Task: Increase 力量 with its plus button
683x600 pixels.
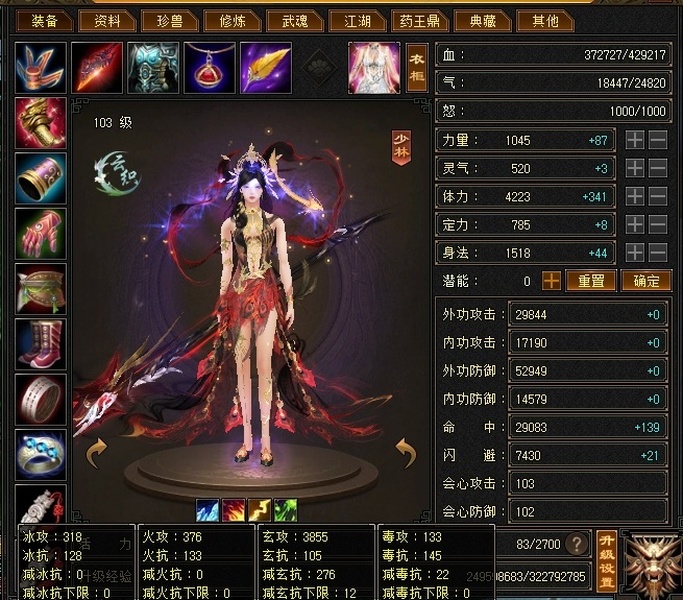Action: tap(634, 140)
